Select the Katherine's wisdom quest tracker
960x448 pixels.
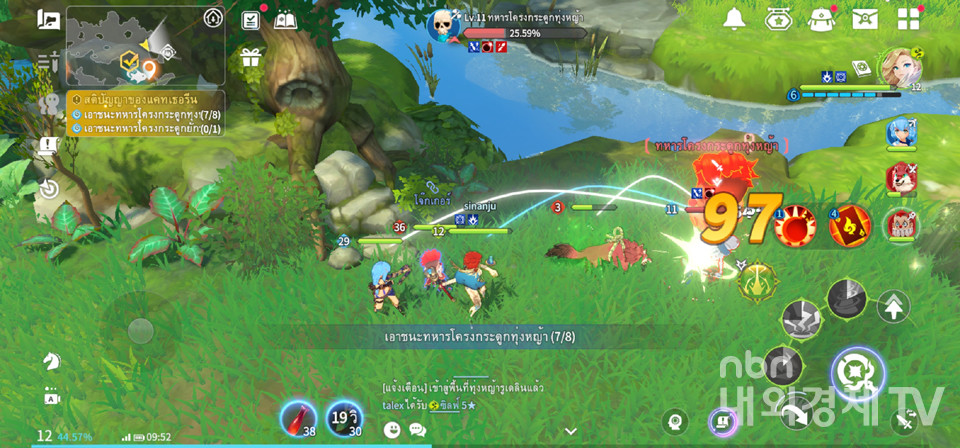[x=147, y=100]
